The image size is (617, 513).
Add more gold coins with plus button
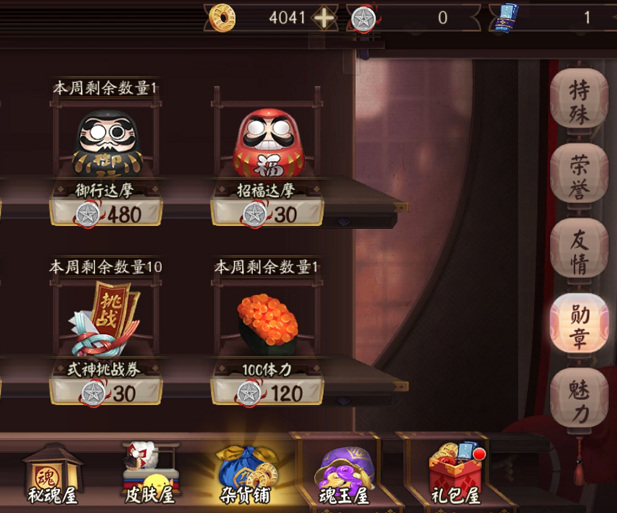(325, 17)
